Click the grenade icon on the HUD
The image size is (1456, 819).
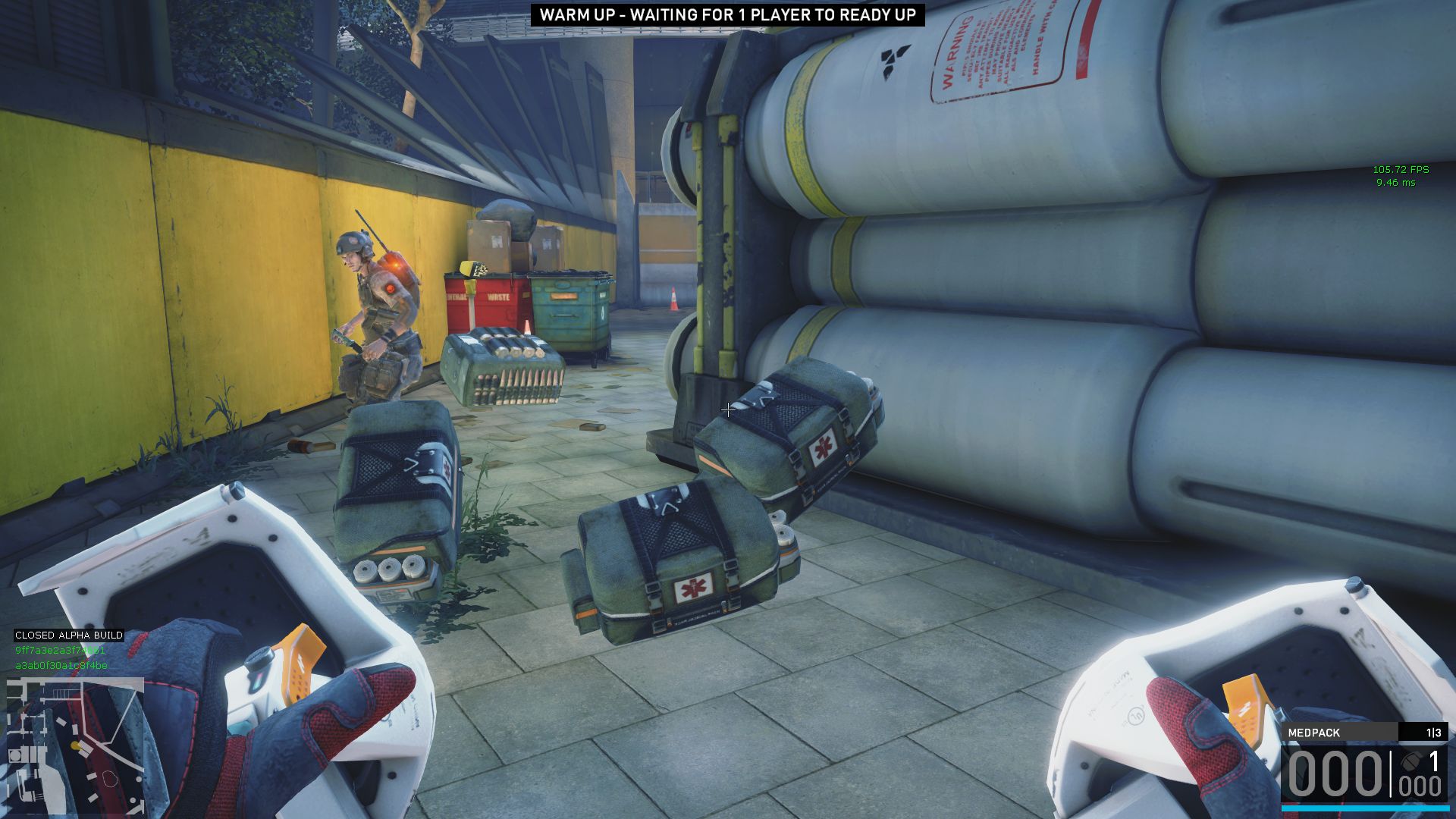1411,761
